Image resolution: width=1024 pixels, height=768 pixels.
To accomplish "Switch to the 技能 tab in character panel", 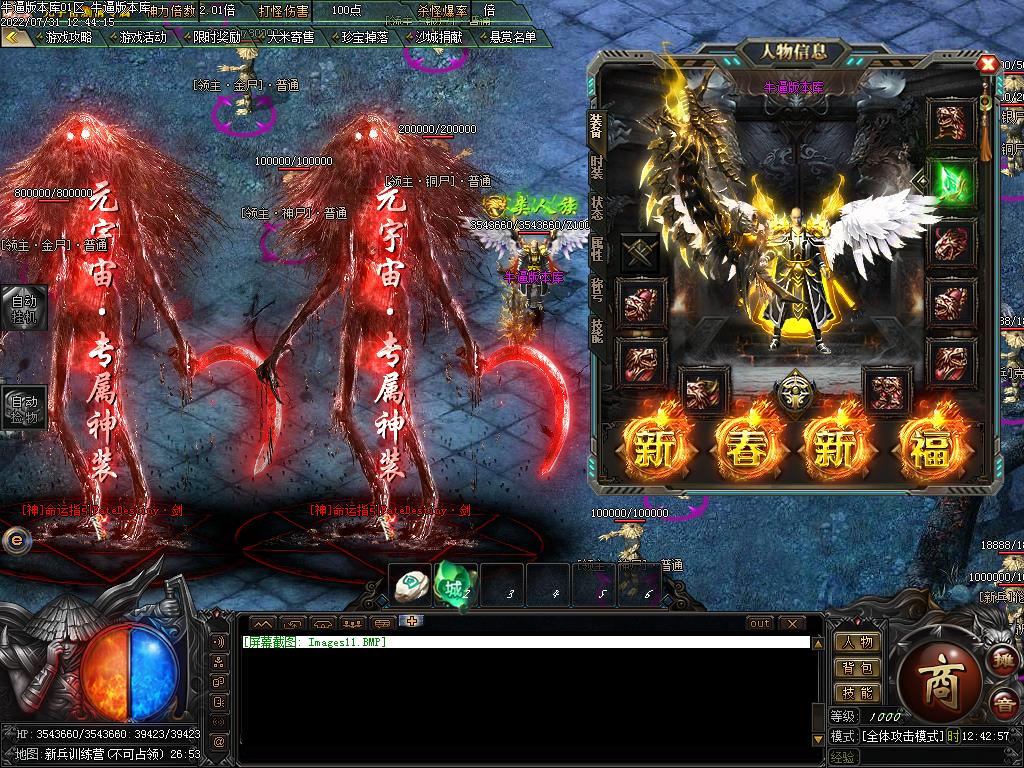I will coord(597,330).
